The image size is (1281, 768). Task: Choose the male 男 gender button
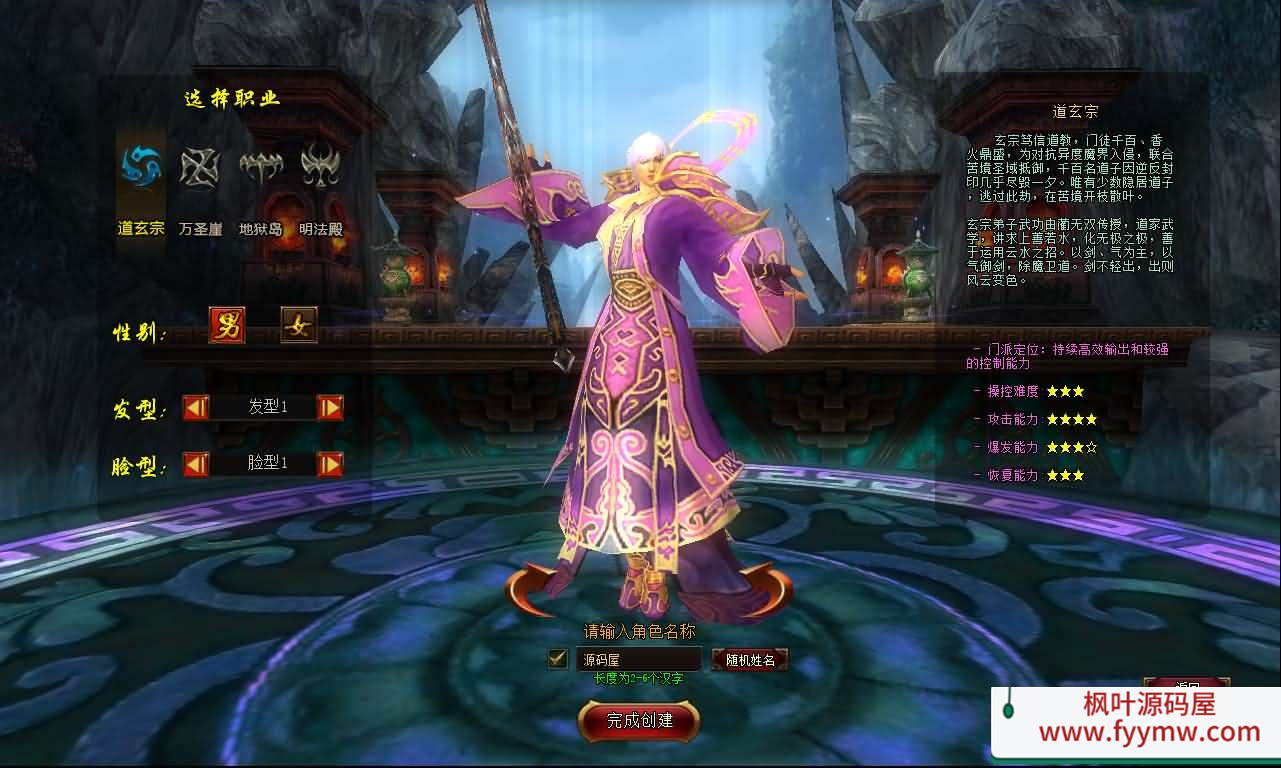tap(227, 325)
